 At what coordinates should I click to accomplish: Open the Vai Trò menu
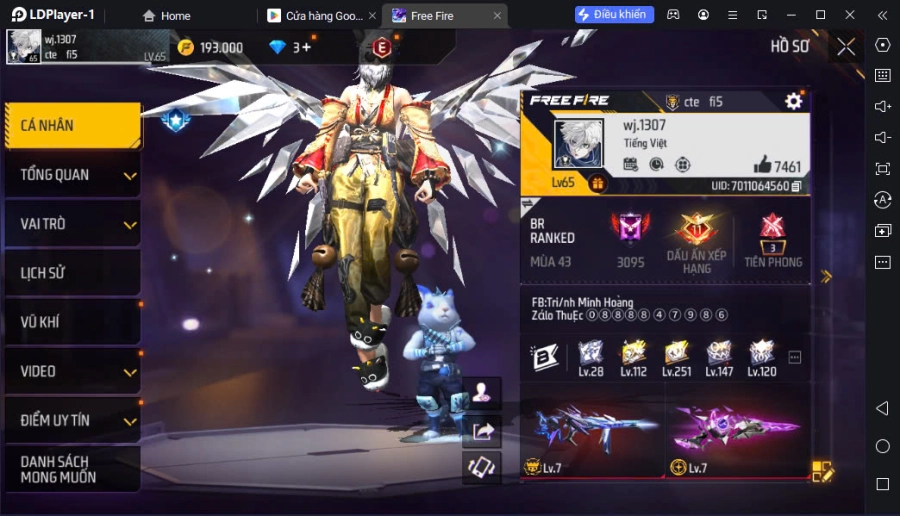click(x=71, y=224)
